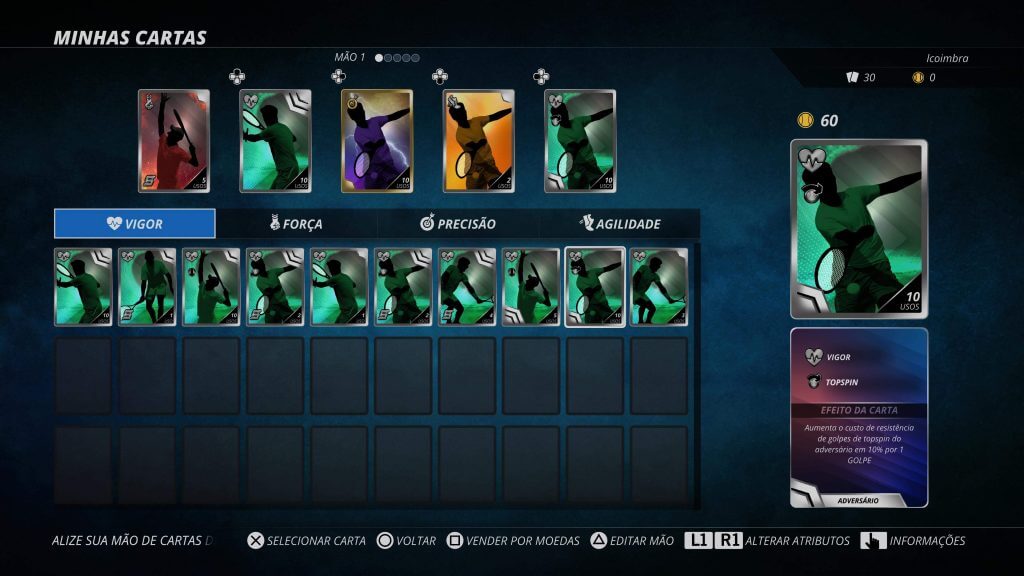1024x576 pixels.
Task: Pick the orange card in hand
Action: point(478,141)
